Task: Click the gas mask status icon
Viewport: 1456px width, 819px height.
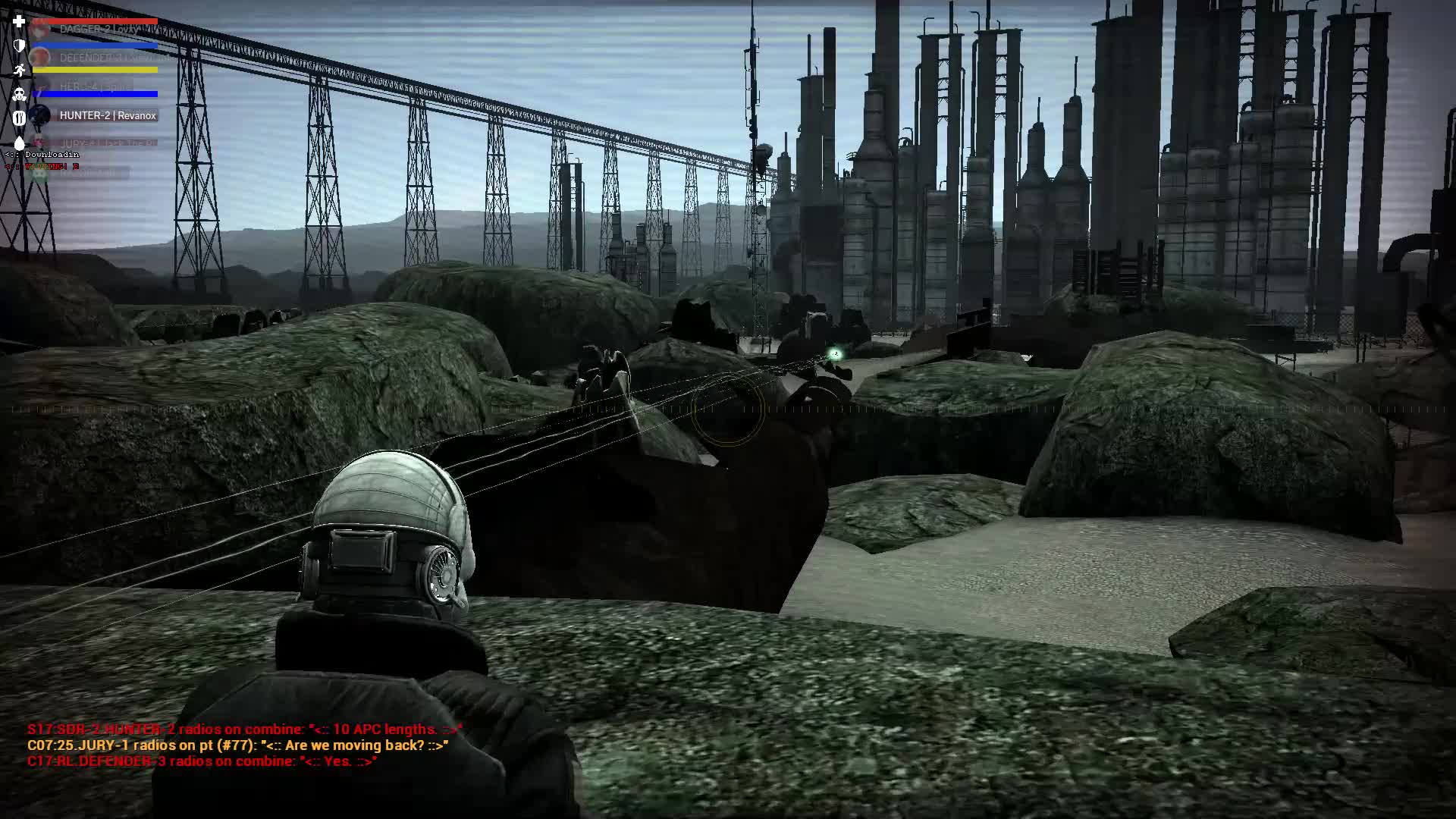Action: tap(19, 94)
